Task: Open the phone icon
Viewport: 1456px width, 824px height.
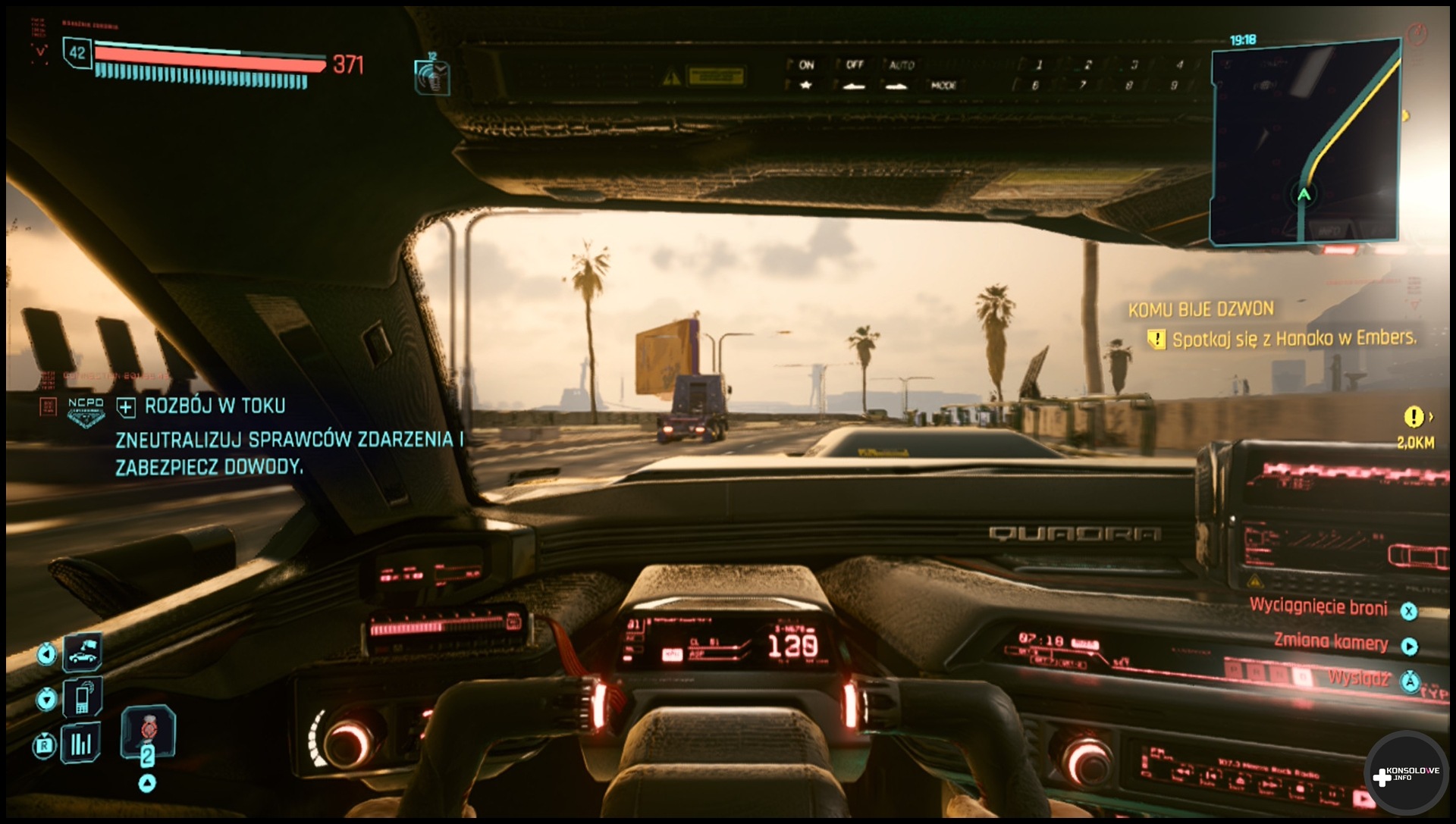Action: tap(82, 698)
